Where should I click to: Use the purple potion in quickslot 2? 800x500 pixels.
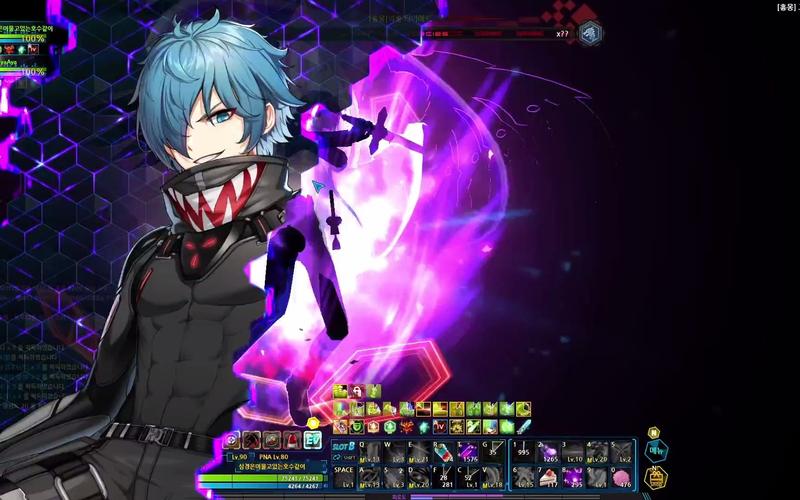pyautogui.click(x=547, y=450)
